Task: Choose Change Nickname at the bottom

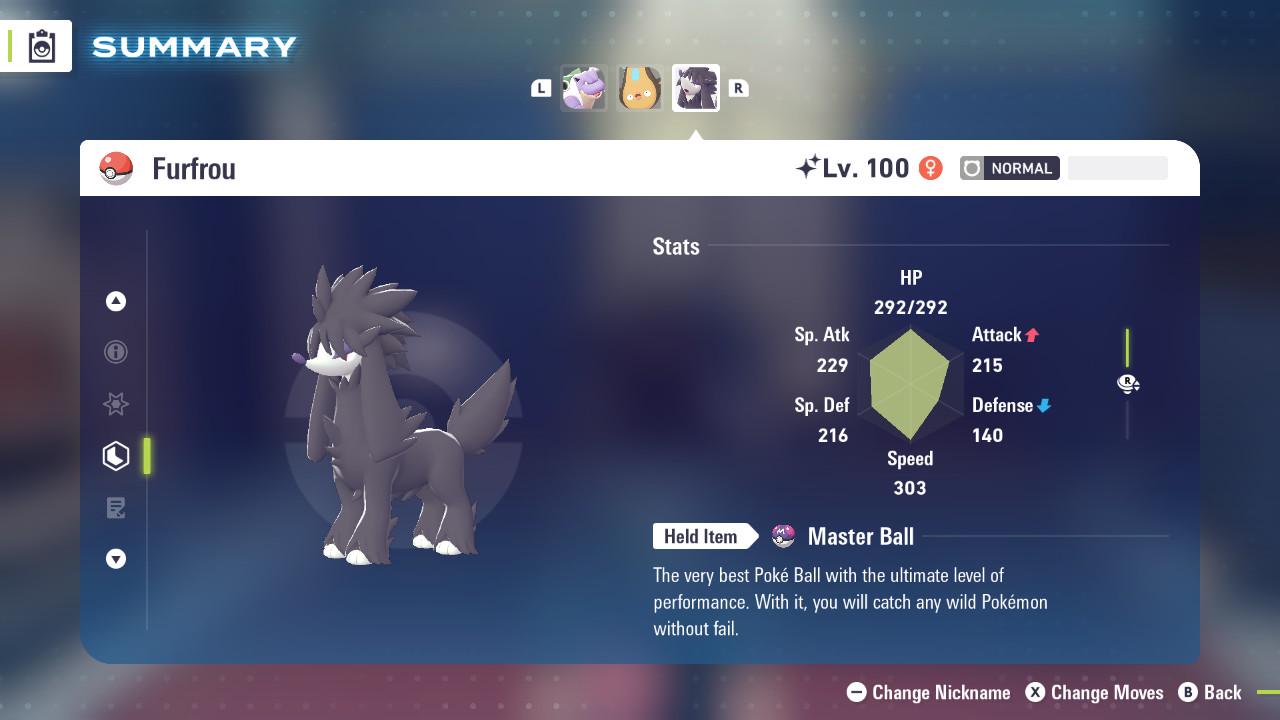Action: click(x=930, y=692)
